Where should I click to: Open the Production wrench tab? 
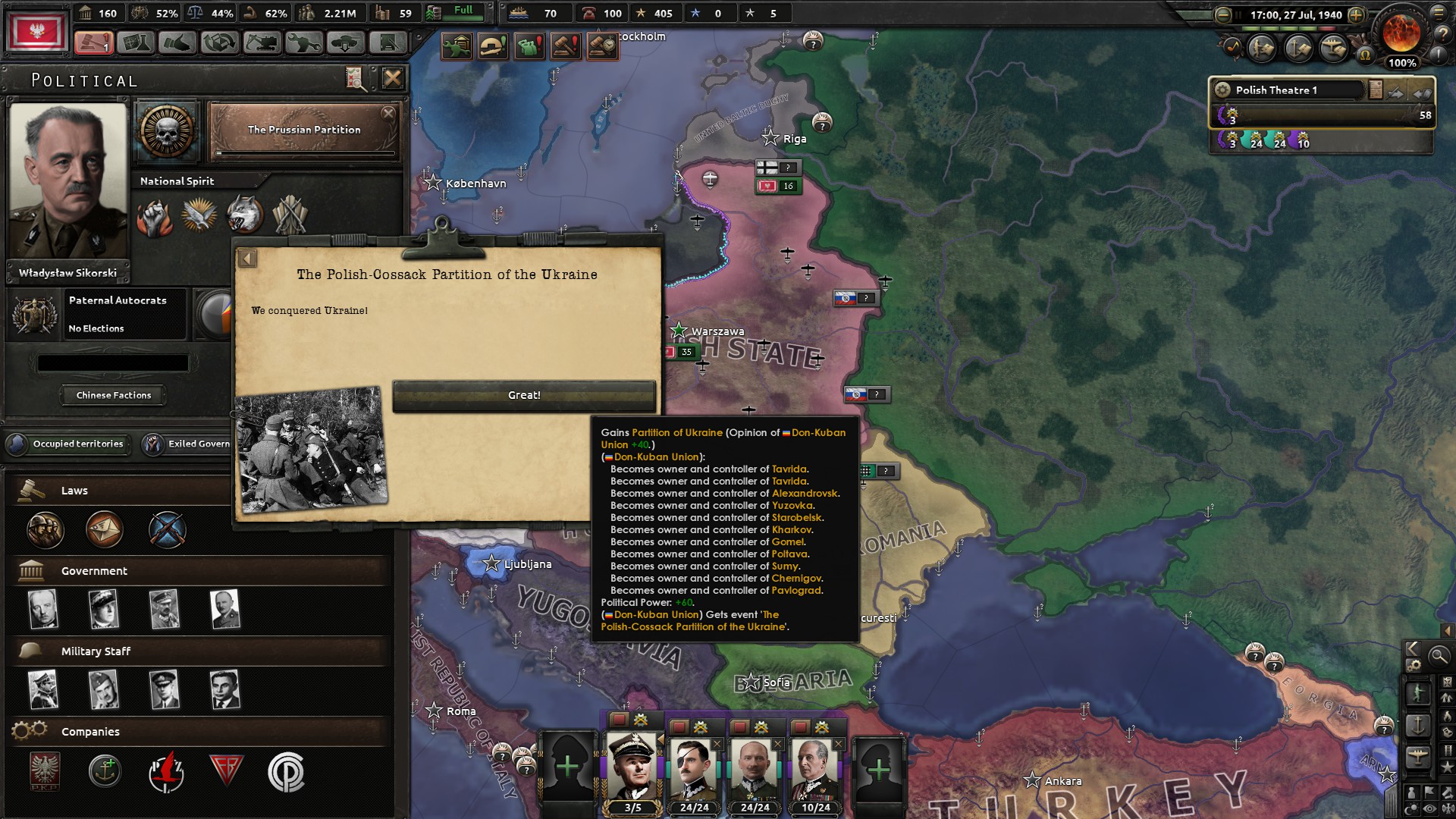303,42
